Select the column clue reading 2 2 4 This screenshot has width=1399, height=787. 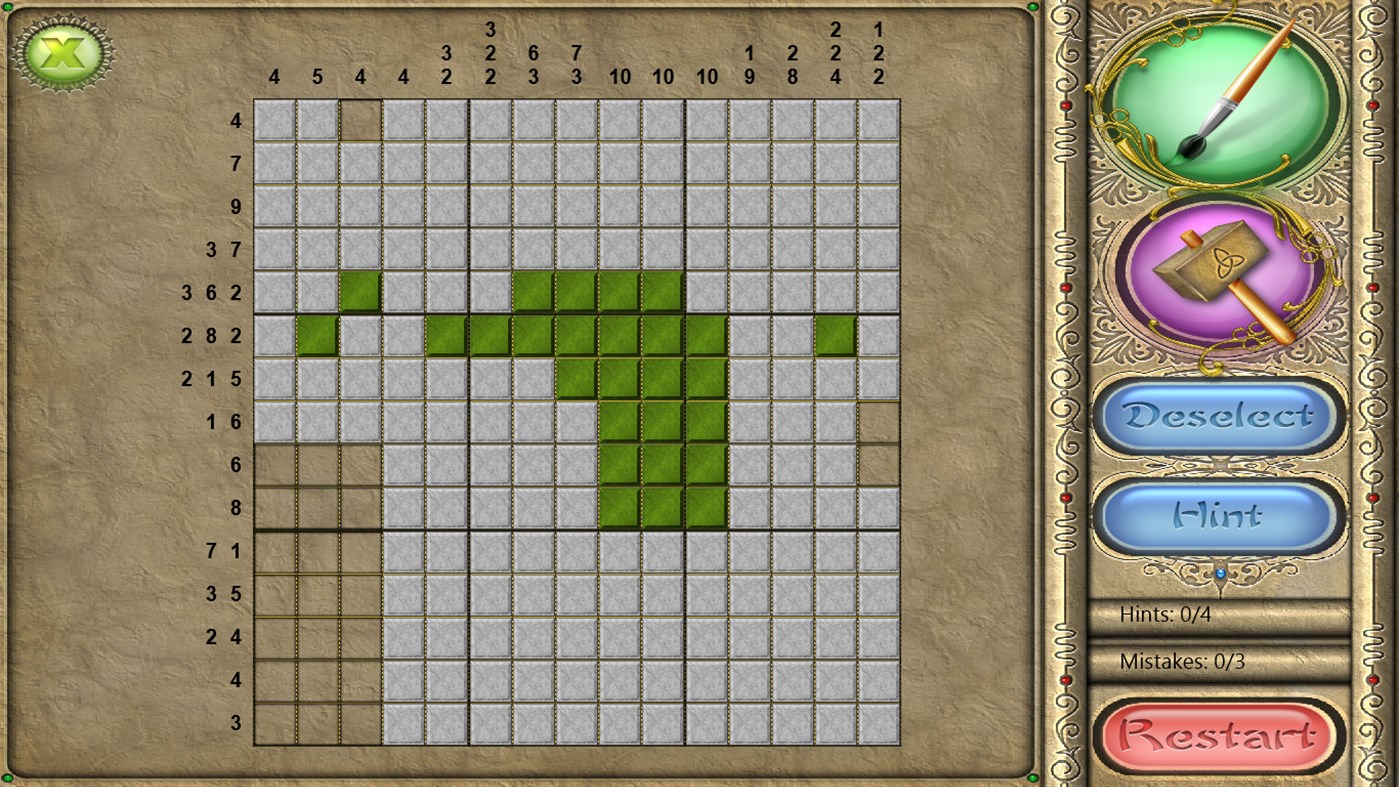coord(835,50)
